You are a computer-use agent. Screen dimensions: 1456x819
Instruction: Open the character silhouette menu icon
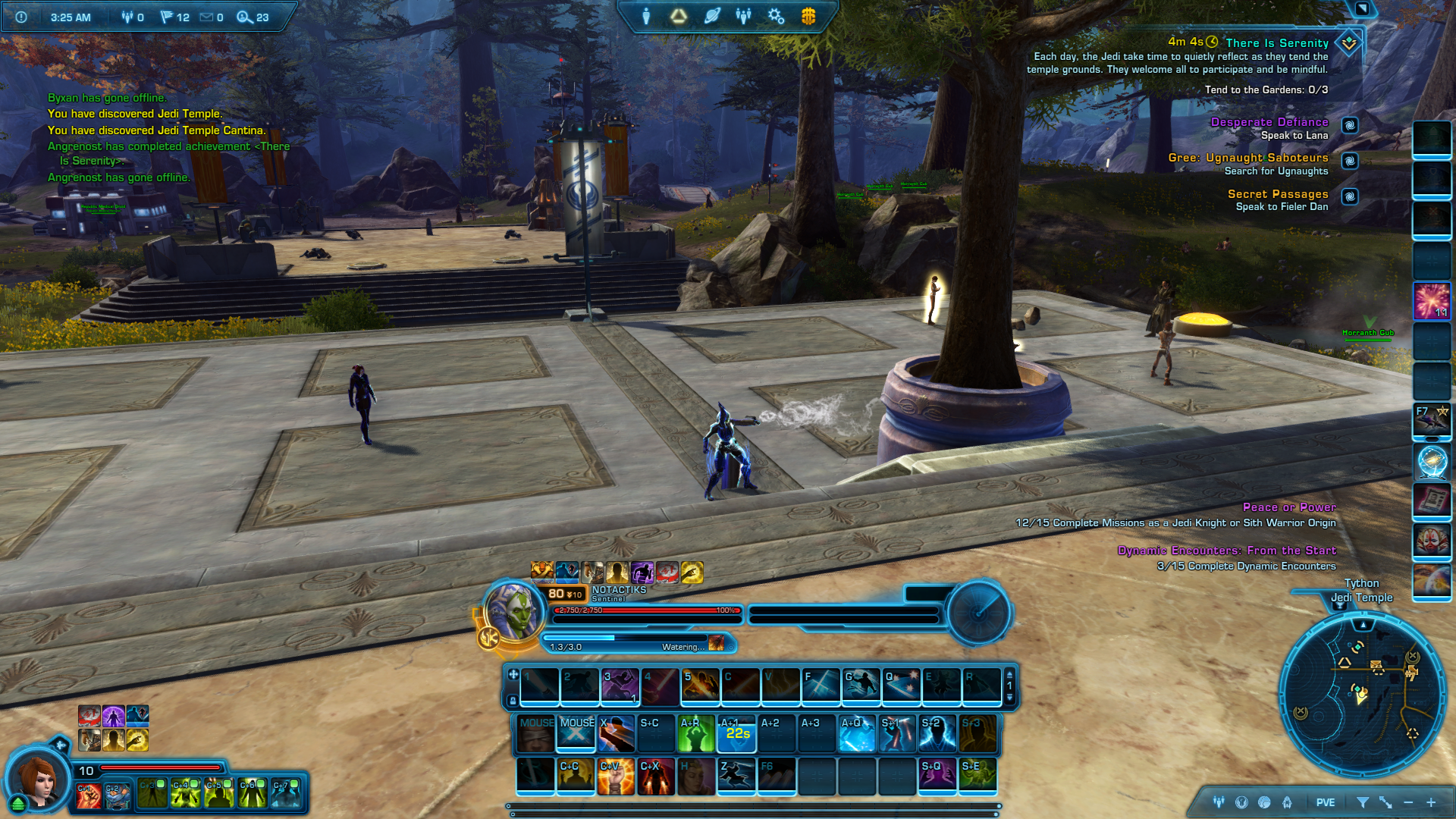tap(646, 16)
